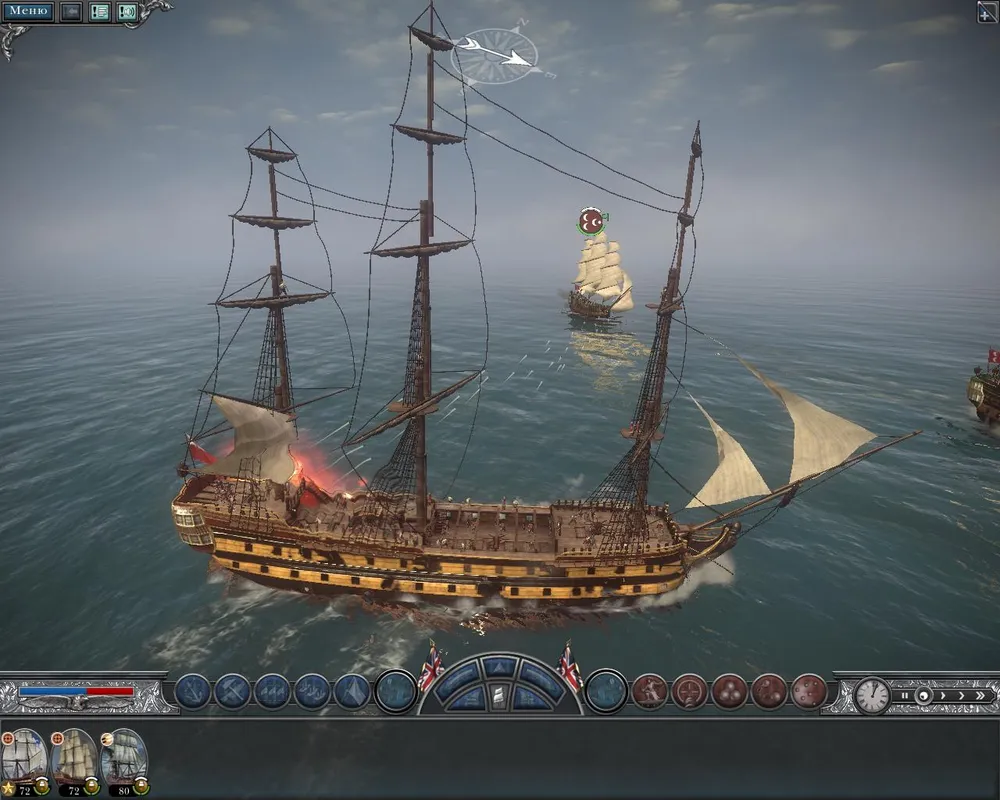Toggle the text notifications icon
This screenshot has width=1000, height=800.
point(100,12)
